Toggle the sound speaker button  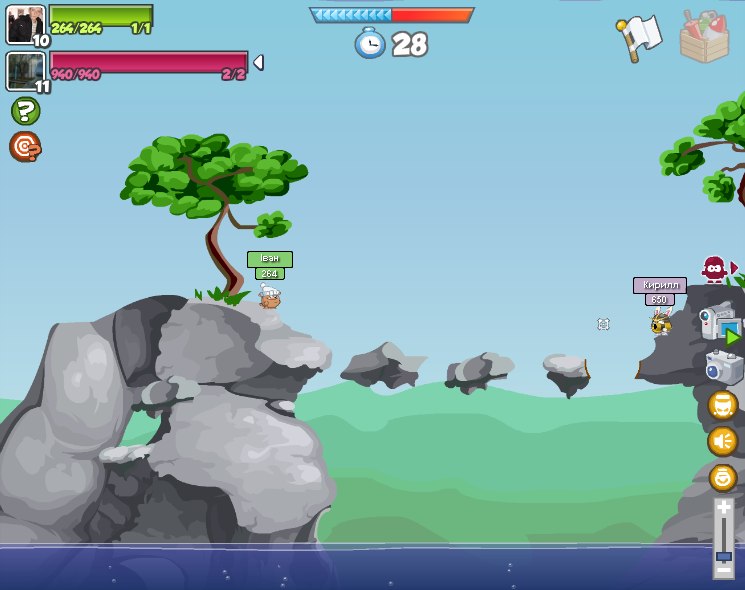click(x=723, y=441)
